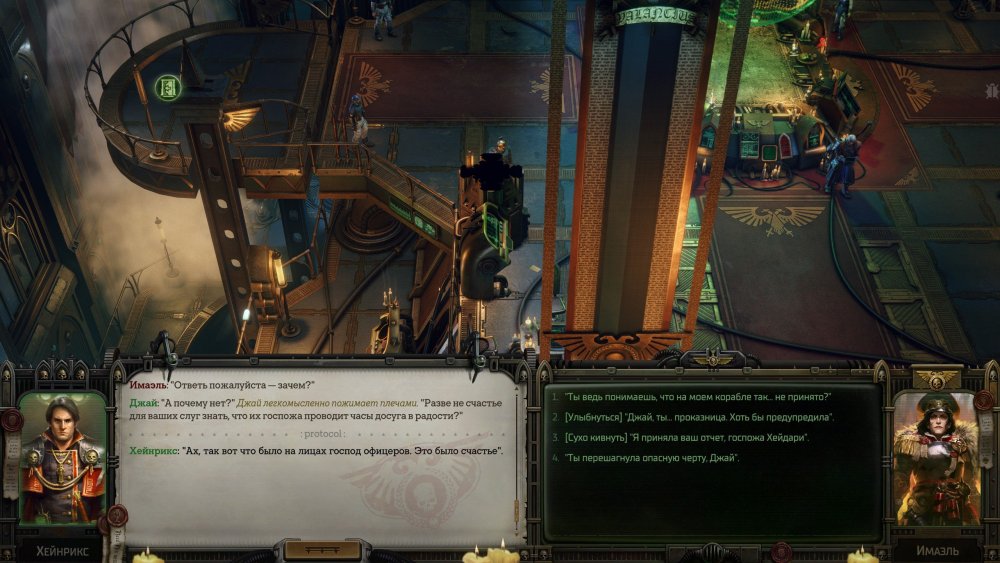Image resolution: width=1000 pixels, height=563 pixels.
Task: Choose the reply about what's not accepted aboard
Action: 697,397
